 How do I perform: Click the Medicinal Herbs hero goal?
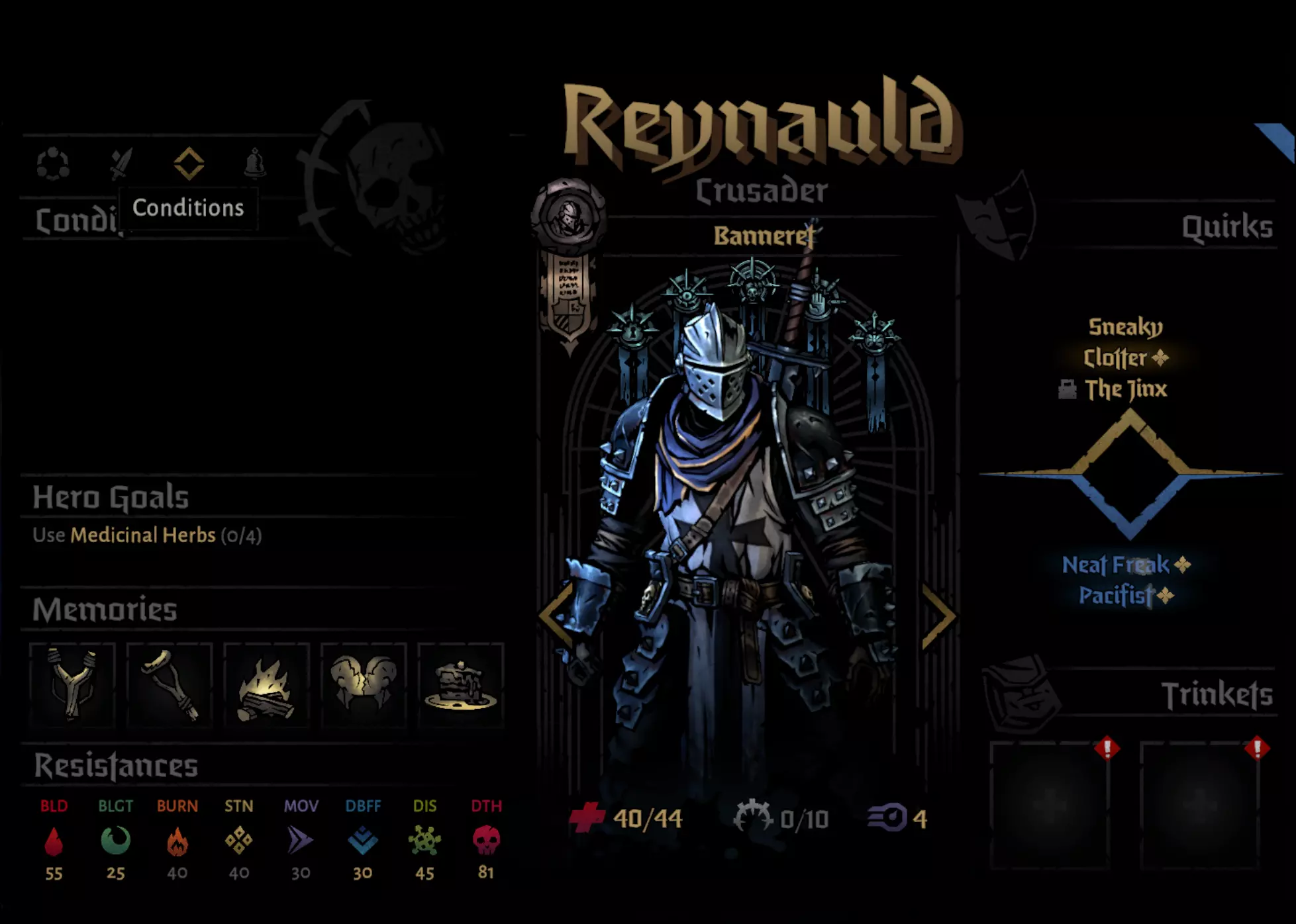coord(143,535)
